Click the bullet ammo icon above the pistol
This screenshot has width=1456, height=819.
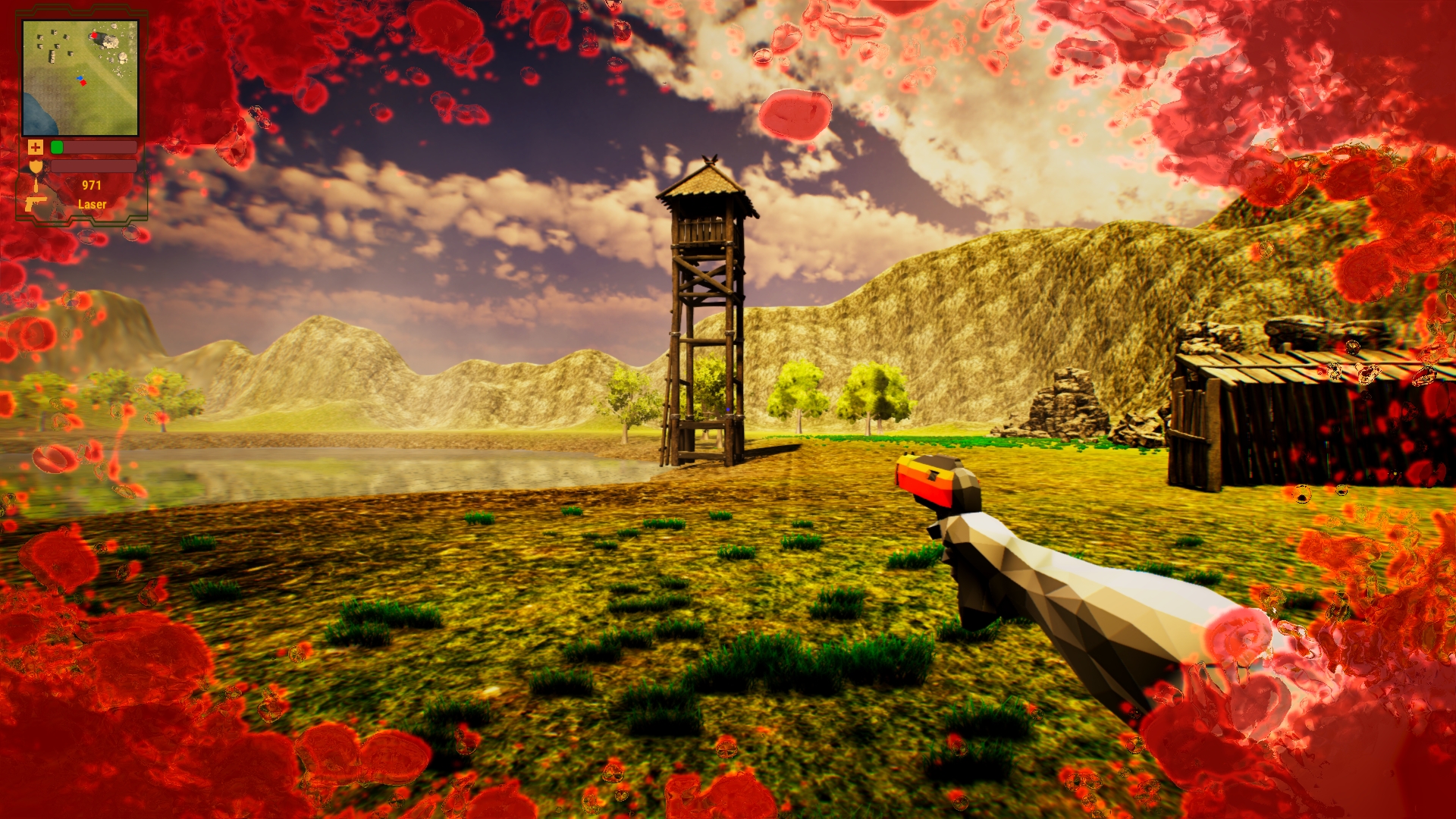pos(36,186)
